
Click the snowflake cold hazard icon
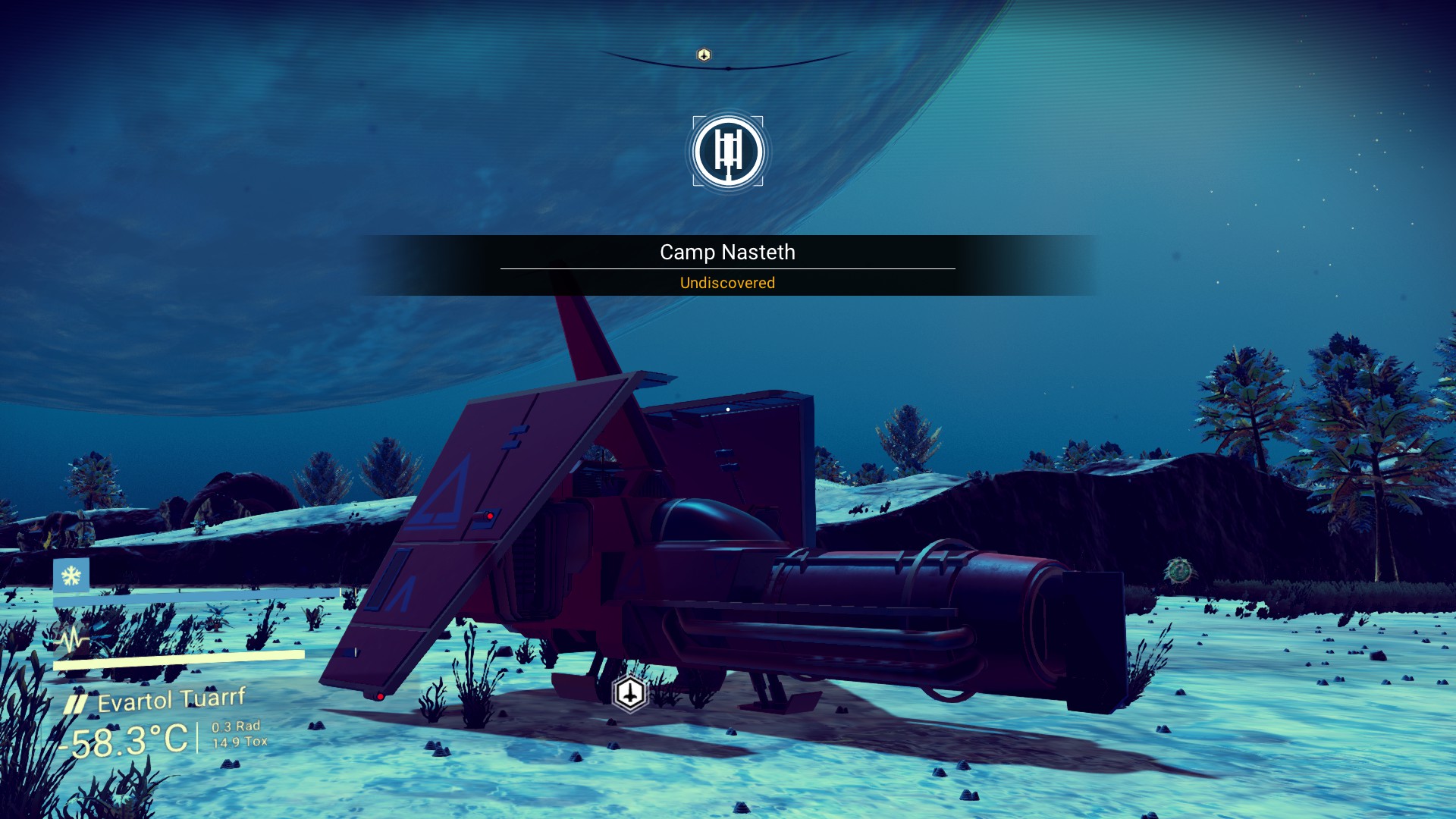71,576
